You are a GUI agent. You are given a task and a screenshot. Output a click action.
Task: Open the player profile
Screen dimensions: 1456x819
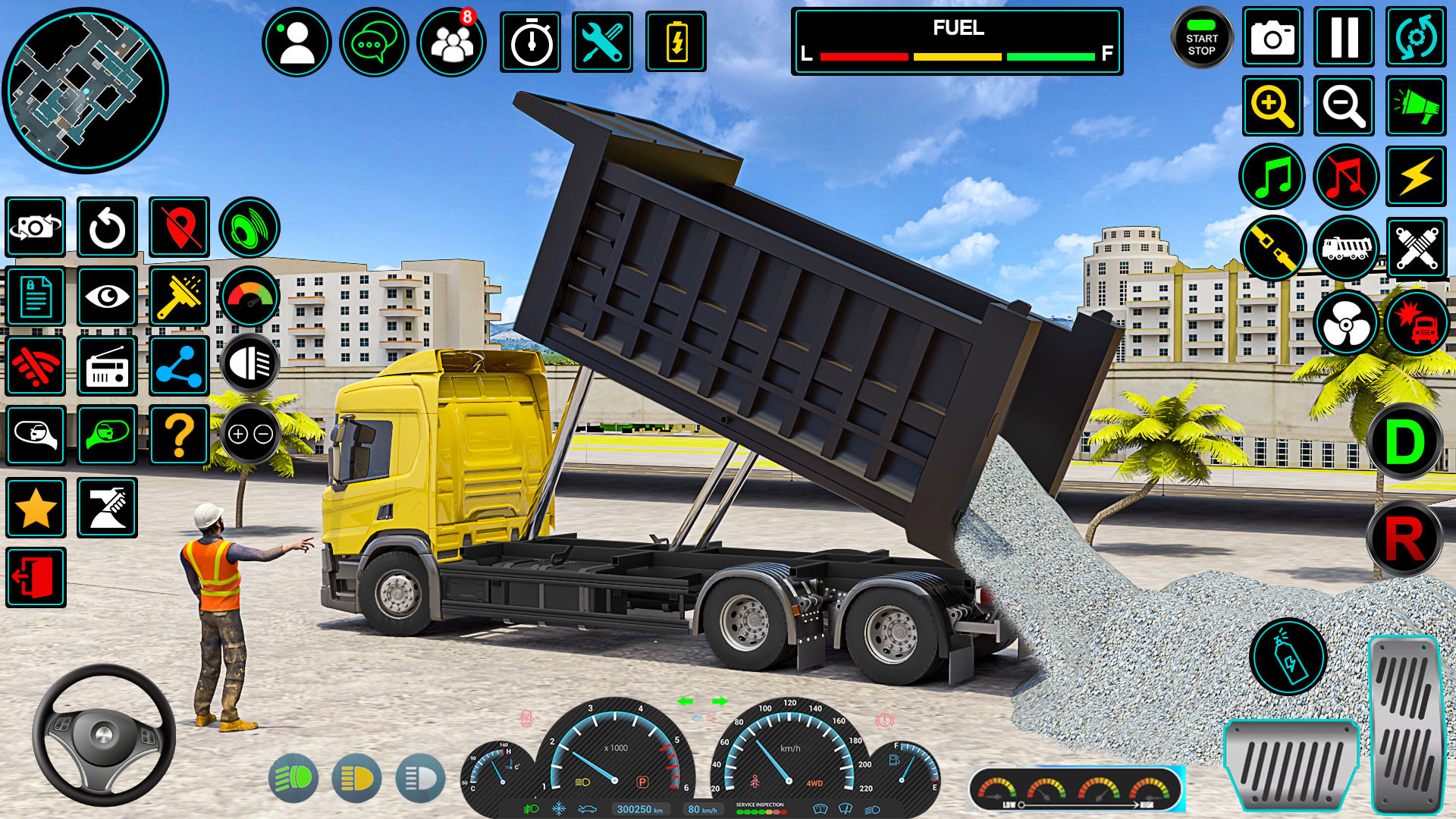pyautogui.click(x=296, y=42)
